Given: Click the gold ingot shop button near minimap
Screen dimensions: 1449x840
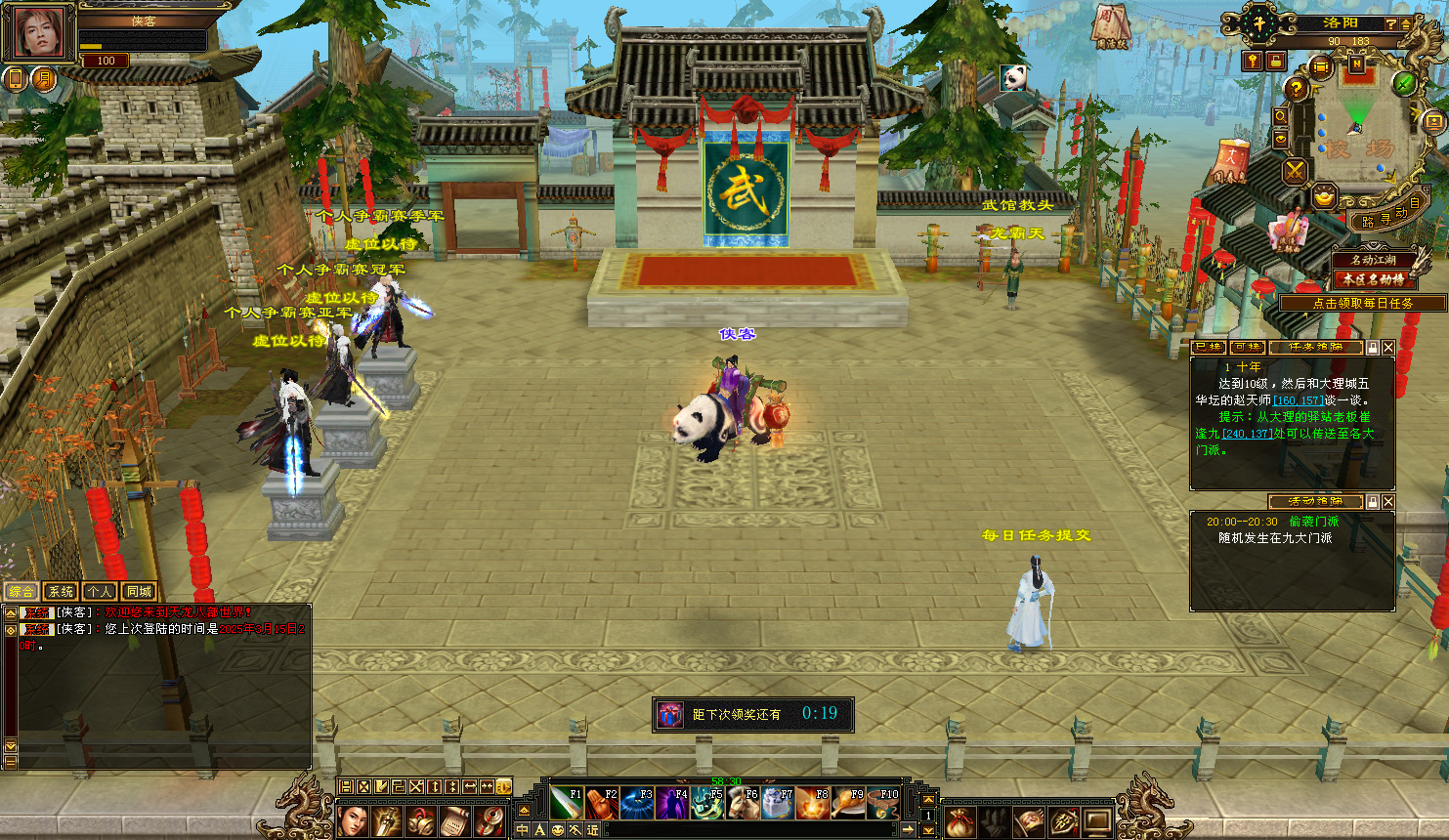Looking at the screenshot, I should [1324, 196].
